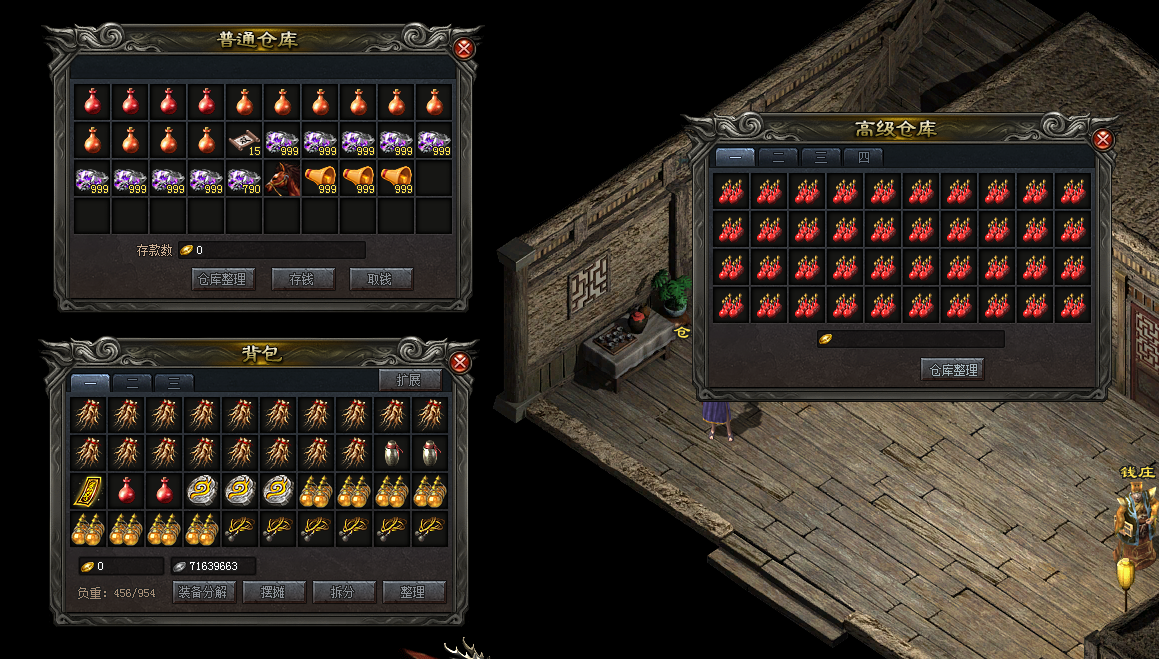Close the 普通仓库 window

[464, 49]
